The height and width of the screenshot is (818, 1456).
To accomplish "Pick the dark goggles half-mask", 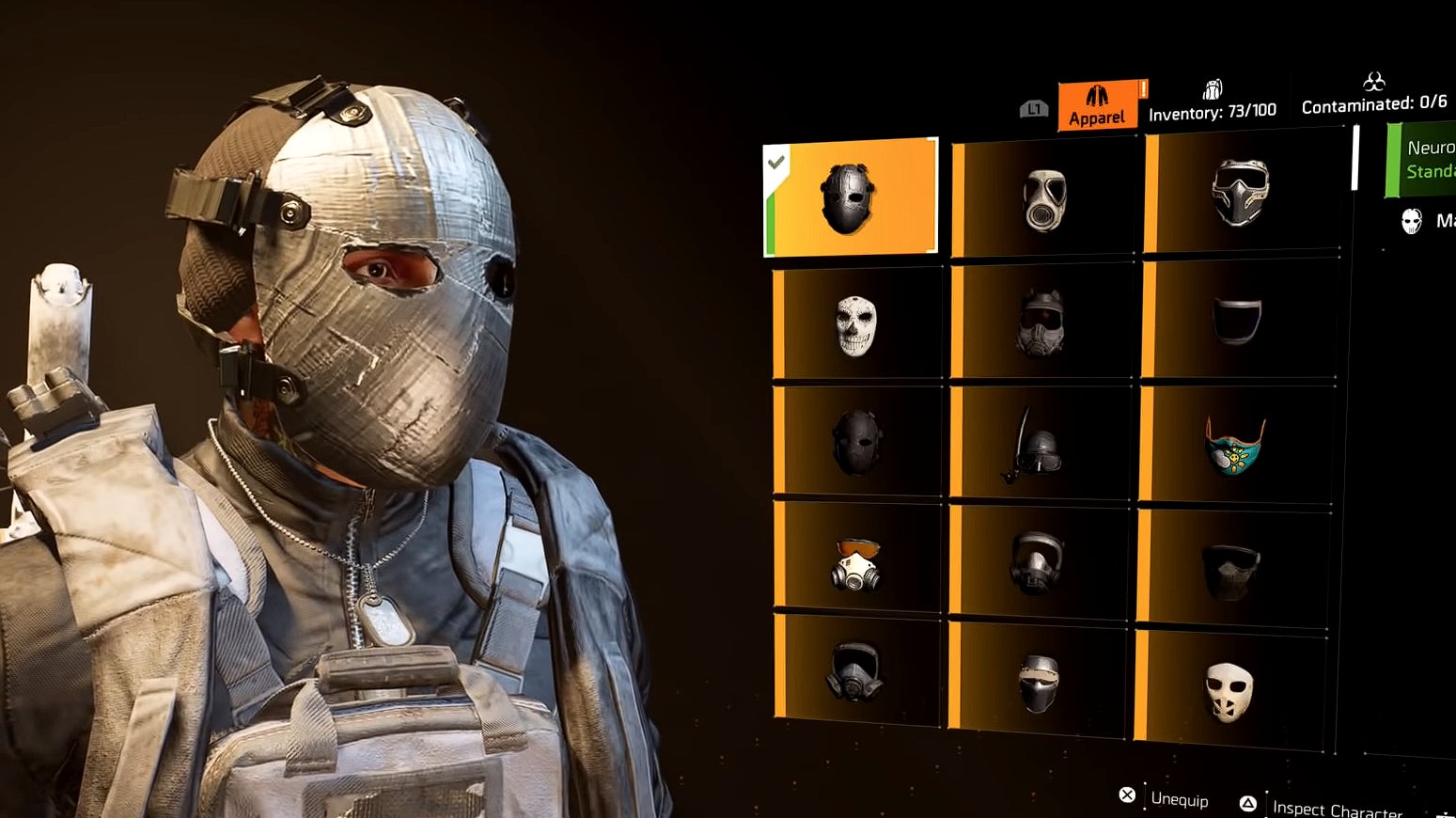I will [1230, 569].
